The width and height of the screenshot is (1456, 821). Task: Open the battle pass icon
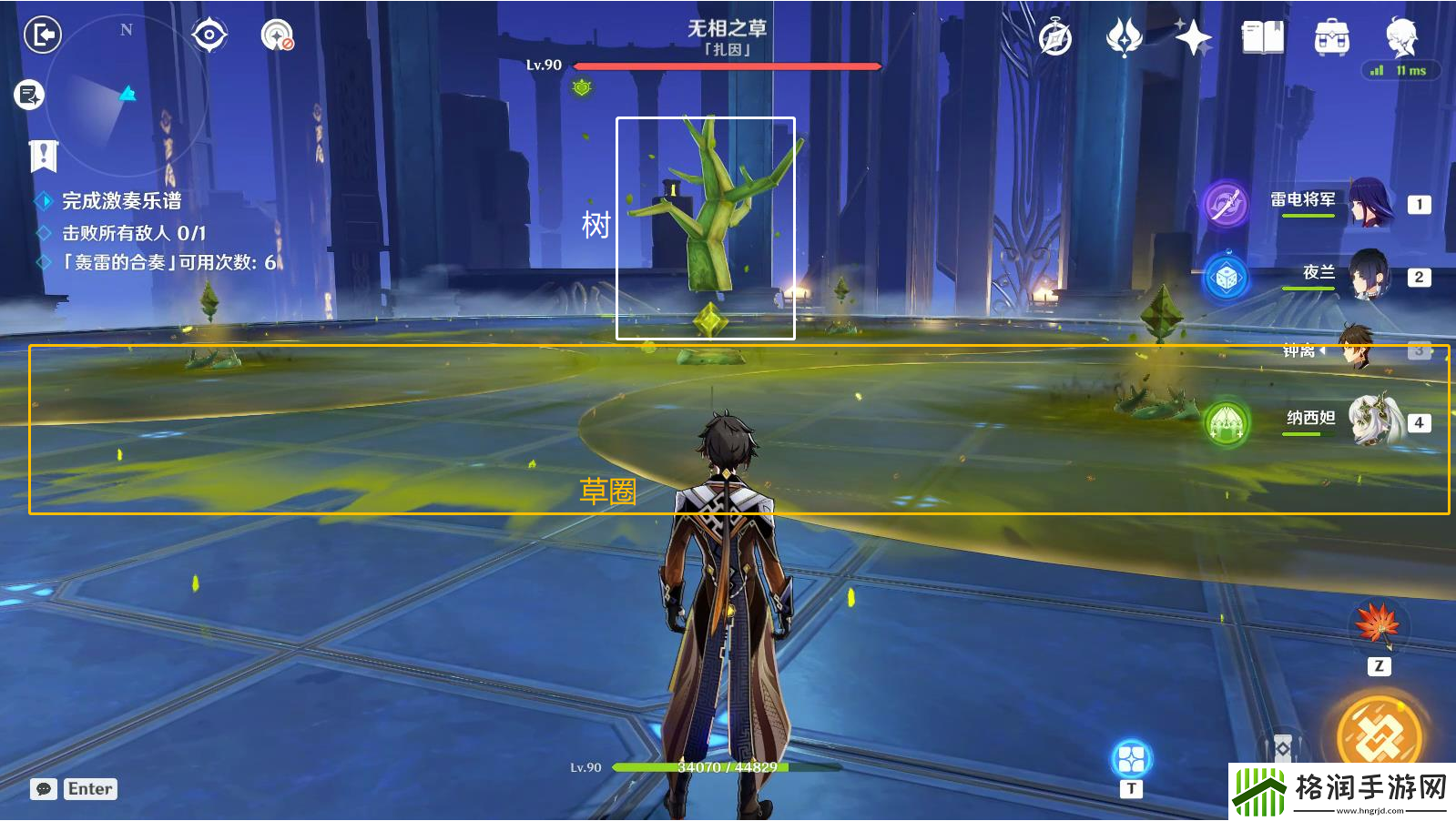1124,38
